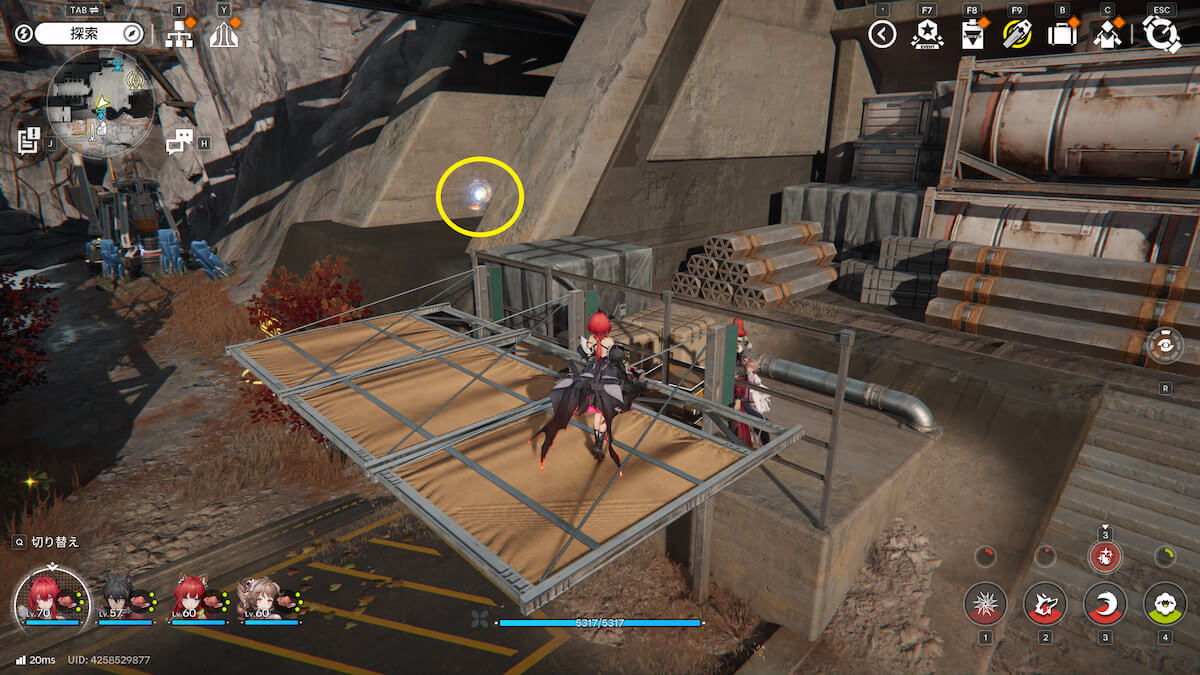Open the hierarchy tree icon menu
This screenshot has width=1200, height=675.
(179, 35)
